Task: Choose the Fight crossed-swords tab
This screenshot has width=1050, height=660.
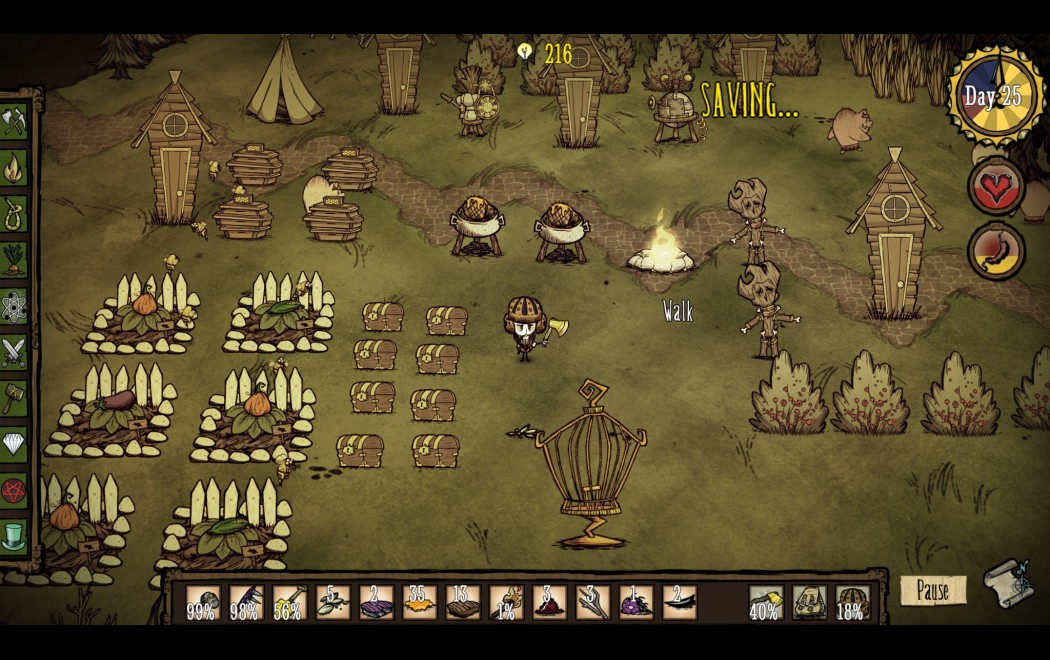Action: click(14, 351)
